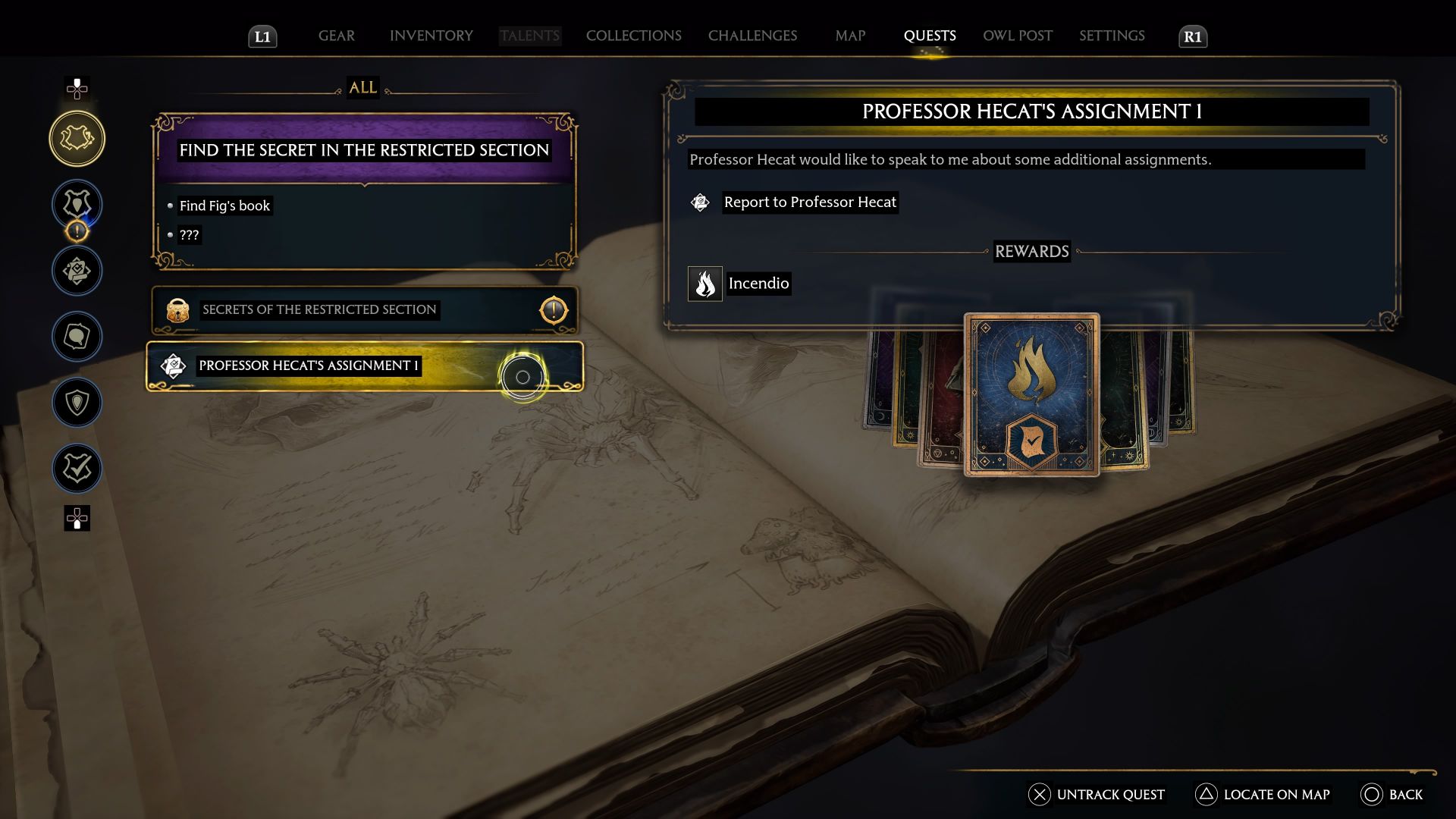This screenshot has height=819, width=1456.
Task: Select the relationship quests shield icon
Action: 77,403
